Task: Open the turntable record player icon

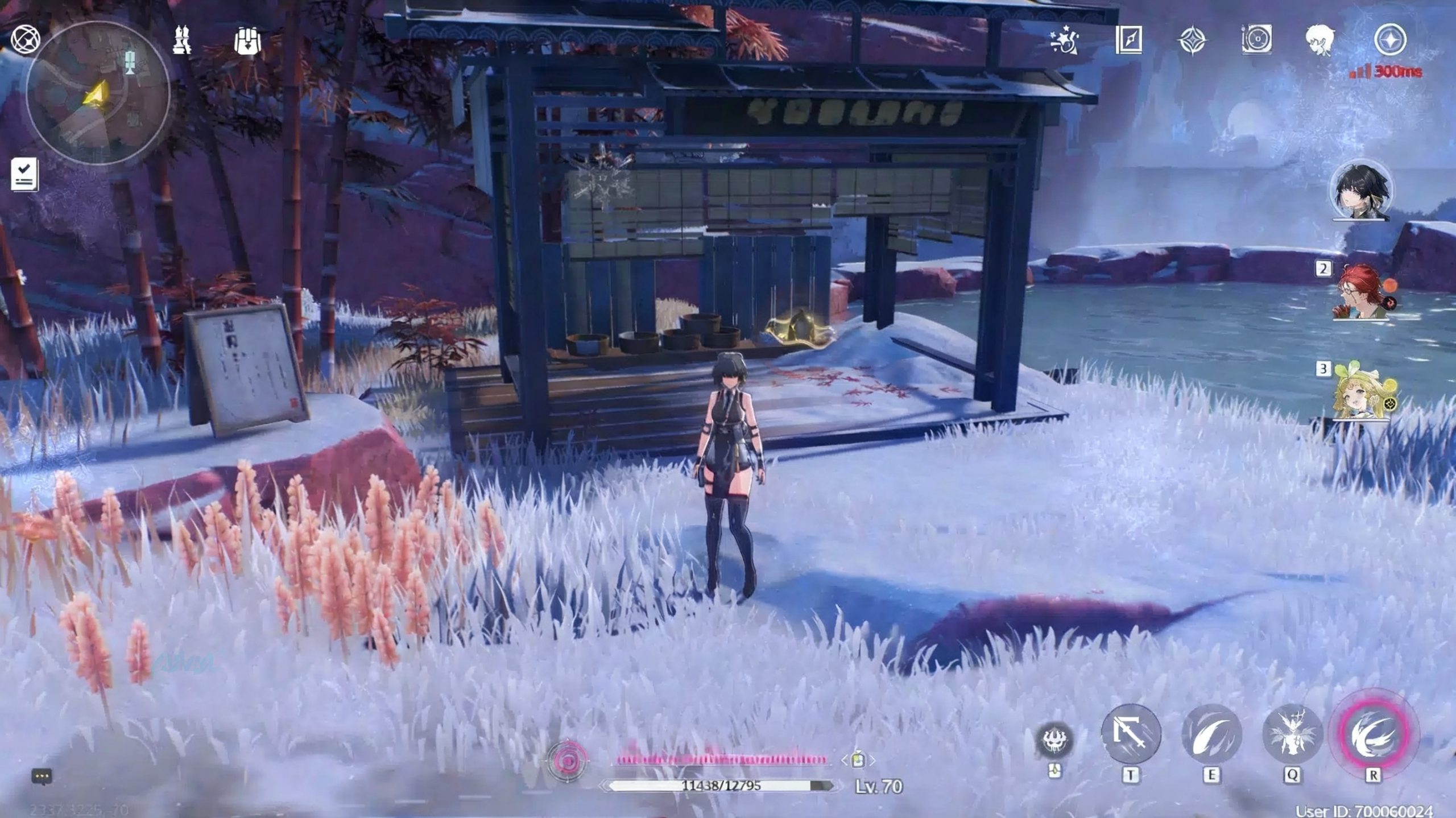Action: (x=1256, y=40)
